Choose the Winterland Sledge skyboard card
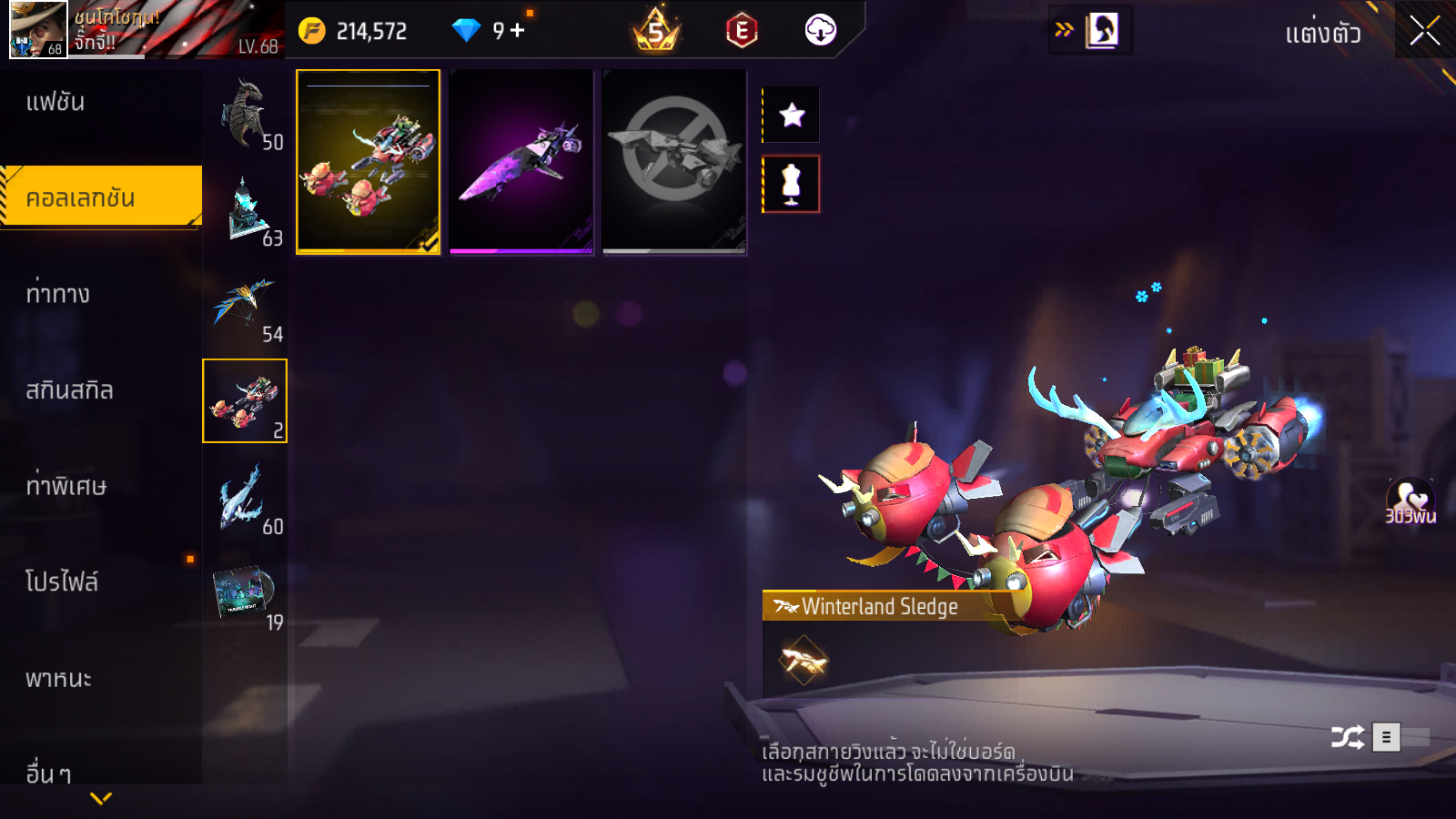The width and height of the screenshot is (1456, 819). (369, 162)
